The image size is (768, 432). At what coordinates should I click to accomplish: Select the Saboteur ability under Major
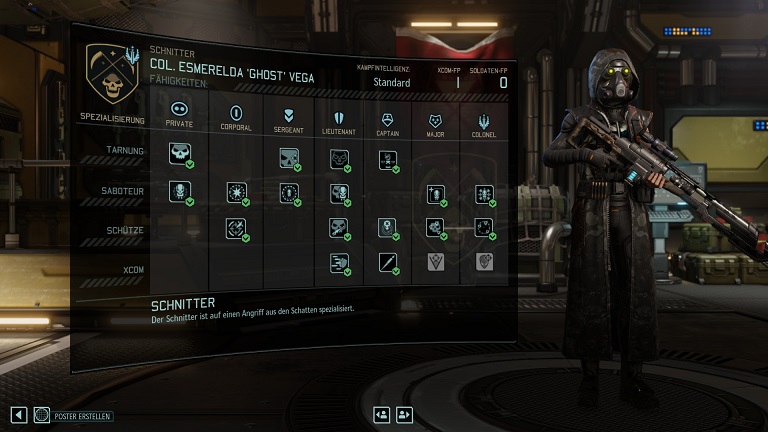coord(436,194)
